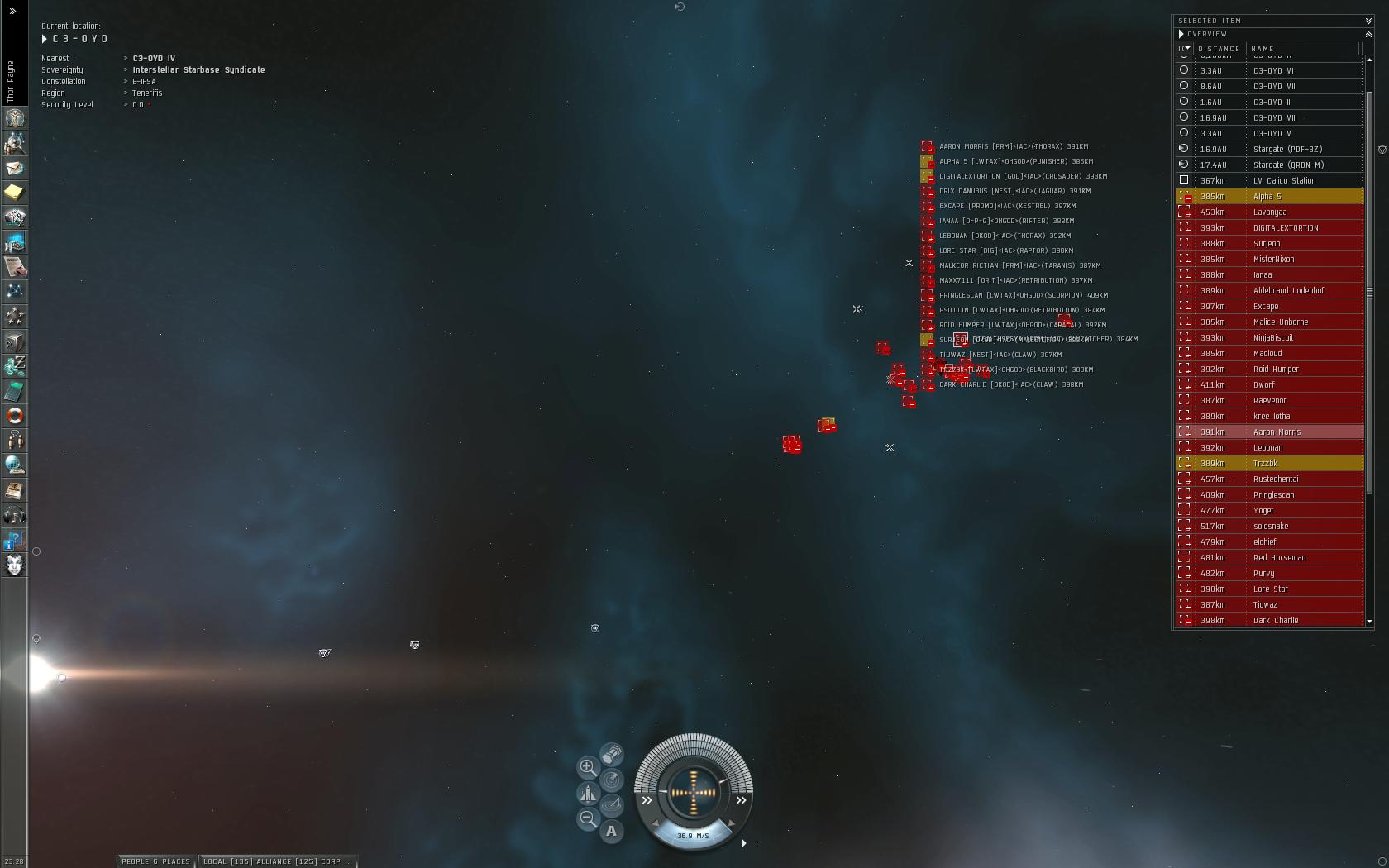Select Stargate (PDF-3Z) in overview
Screen dimensions: 1389x868
(x=1287, y=150)
